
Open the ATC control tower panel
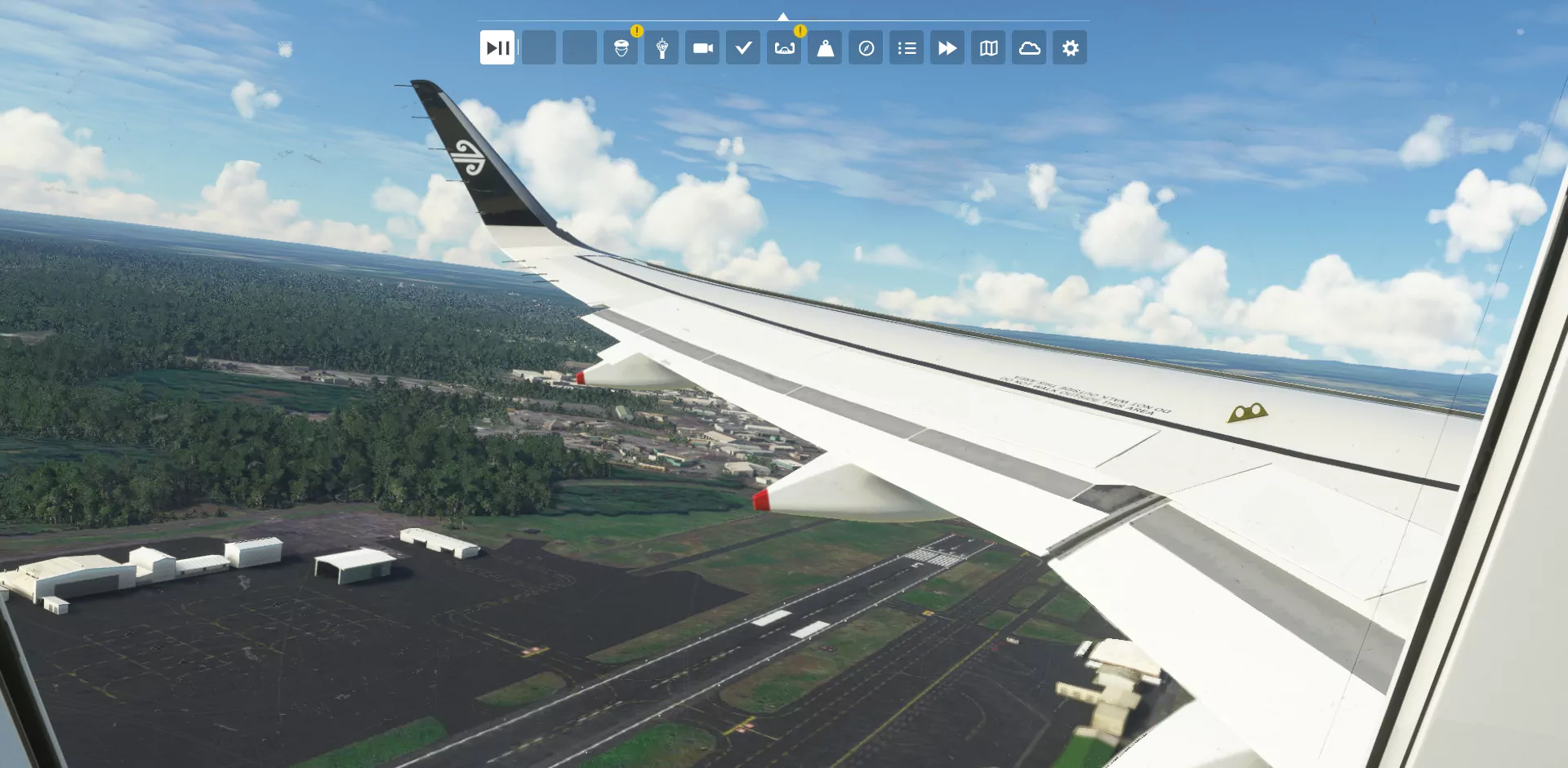[x=661, y=48]
